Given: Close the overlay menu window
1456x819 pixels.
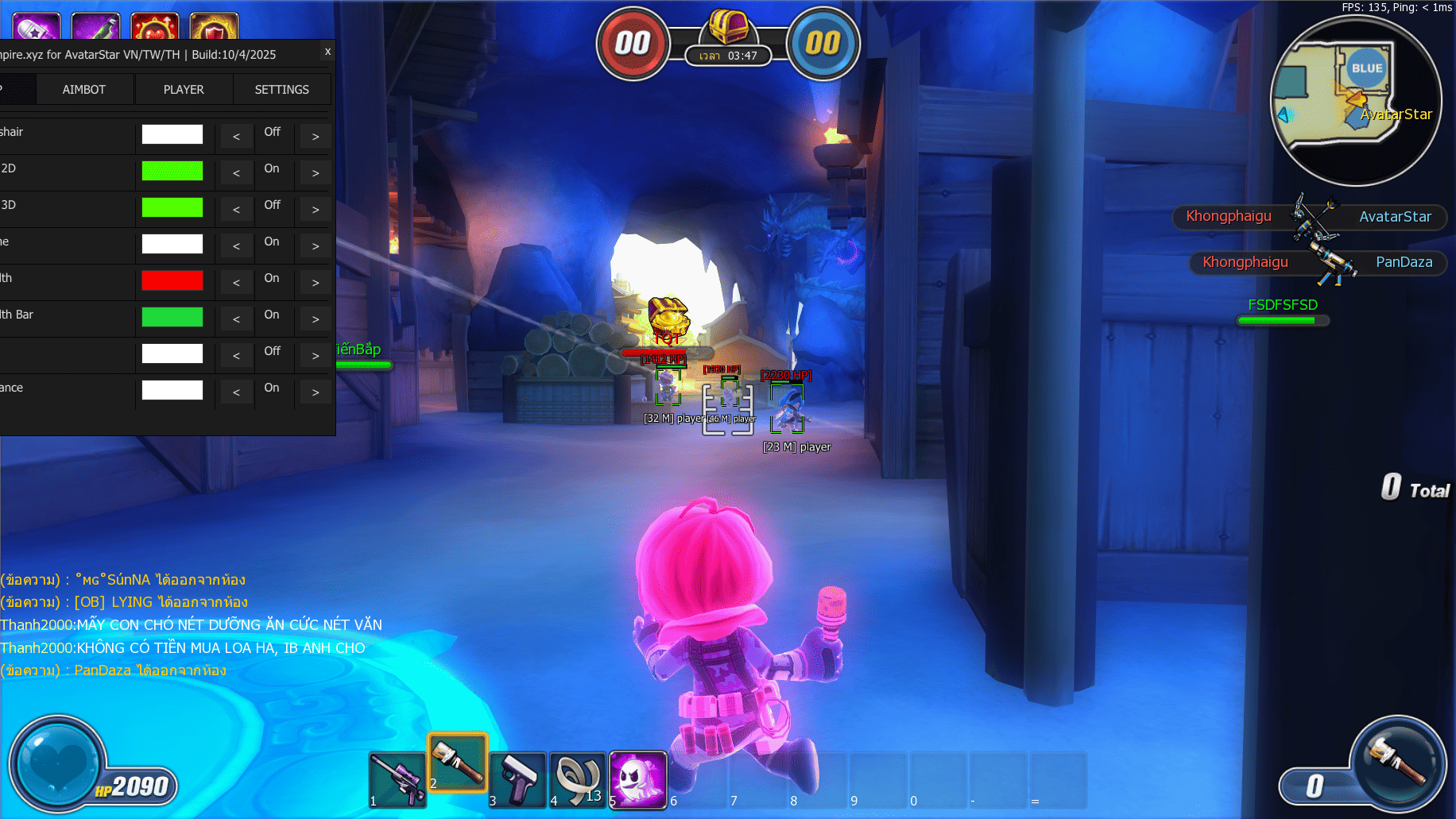Looking at the screenshot, I should (x=327, y=52).
